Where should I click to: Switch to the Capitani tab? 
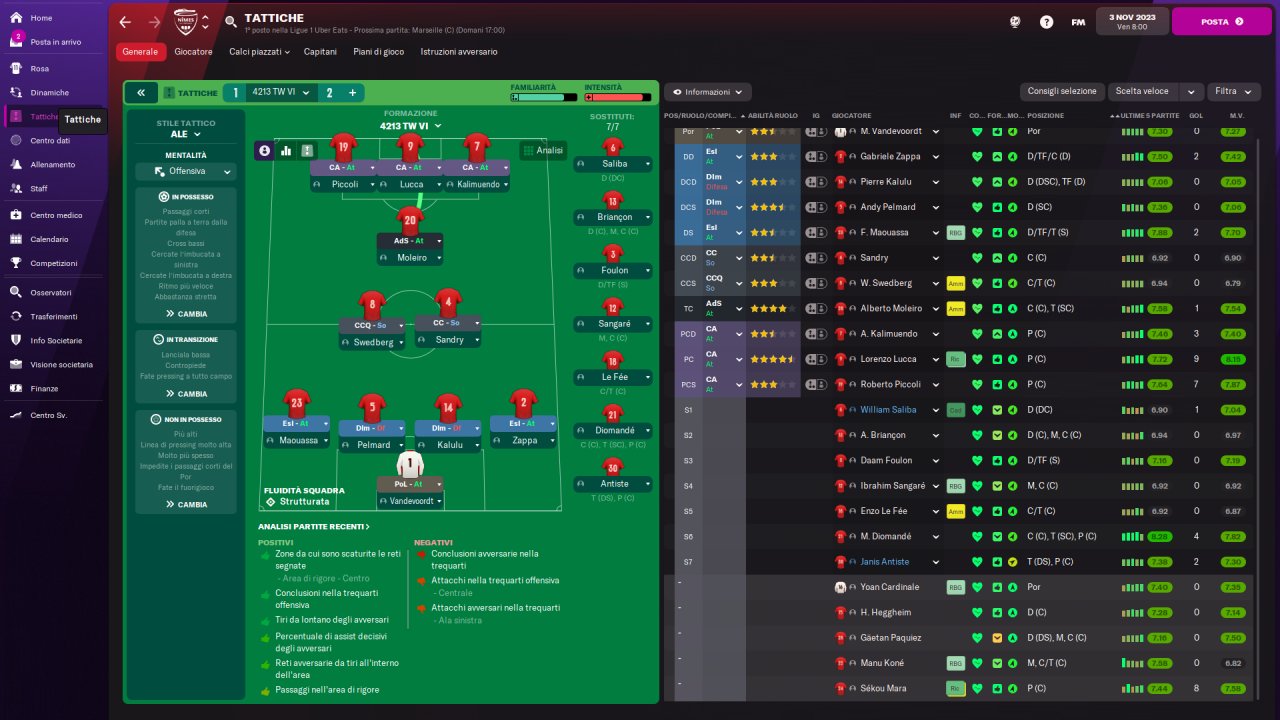[320, 51]
